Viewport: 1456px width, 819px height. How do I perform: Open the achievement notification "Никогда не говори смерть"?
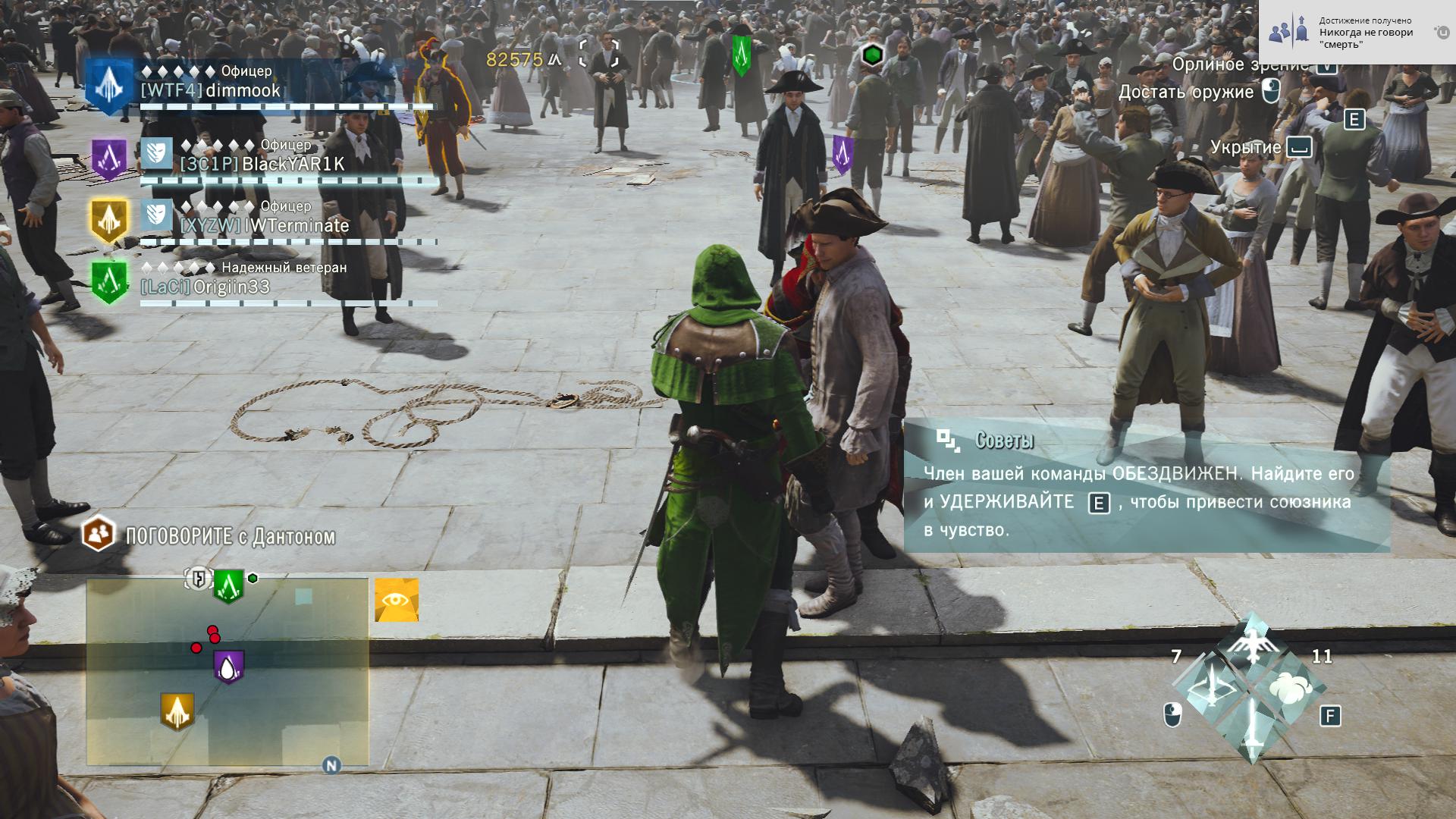click(x=1357, y=33)
